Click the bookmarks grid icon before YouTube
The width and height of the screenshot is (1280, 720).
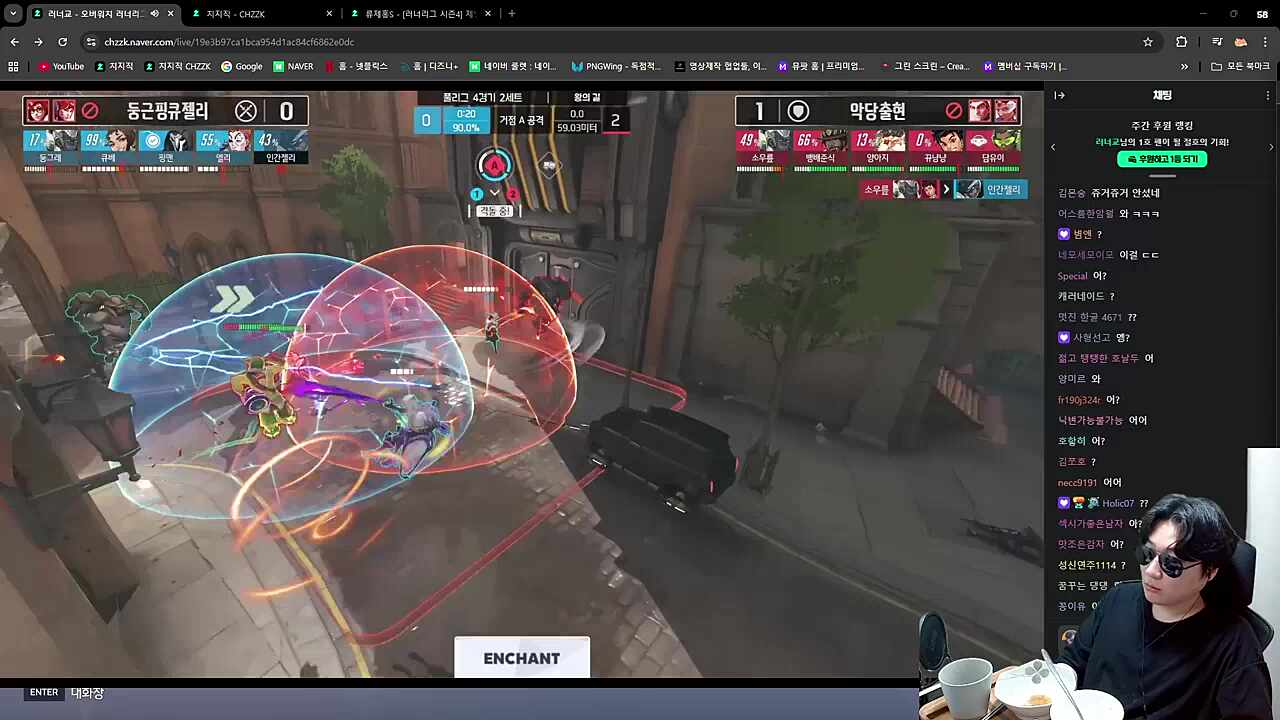click(12, 66)
